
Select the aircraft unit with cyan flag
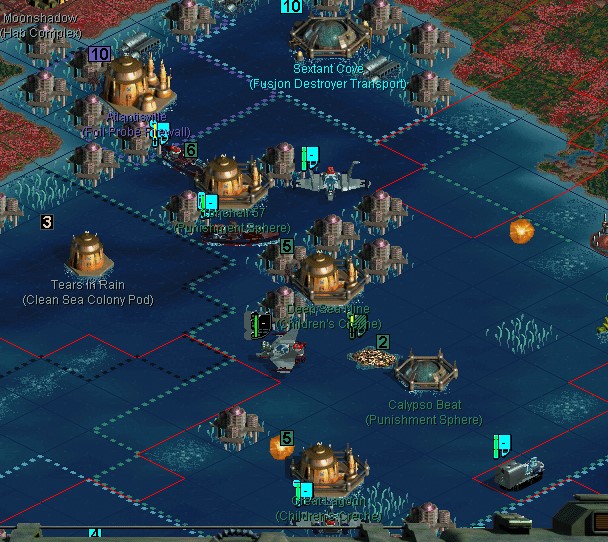[331, 180]
